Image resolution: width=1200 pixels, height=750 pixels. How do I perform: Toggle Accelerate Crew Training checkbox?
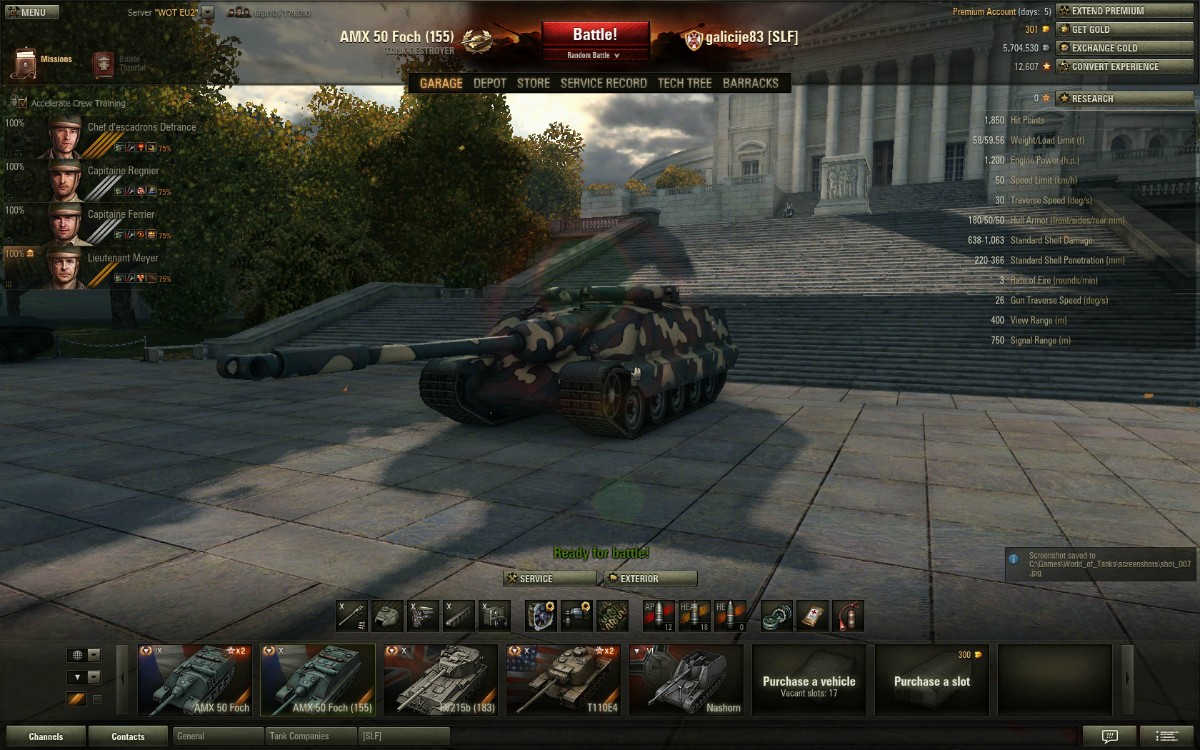point(22,103)
